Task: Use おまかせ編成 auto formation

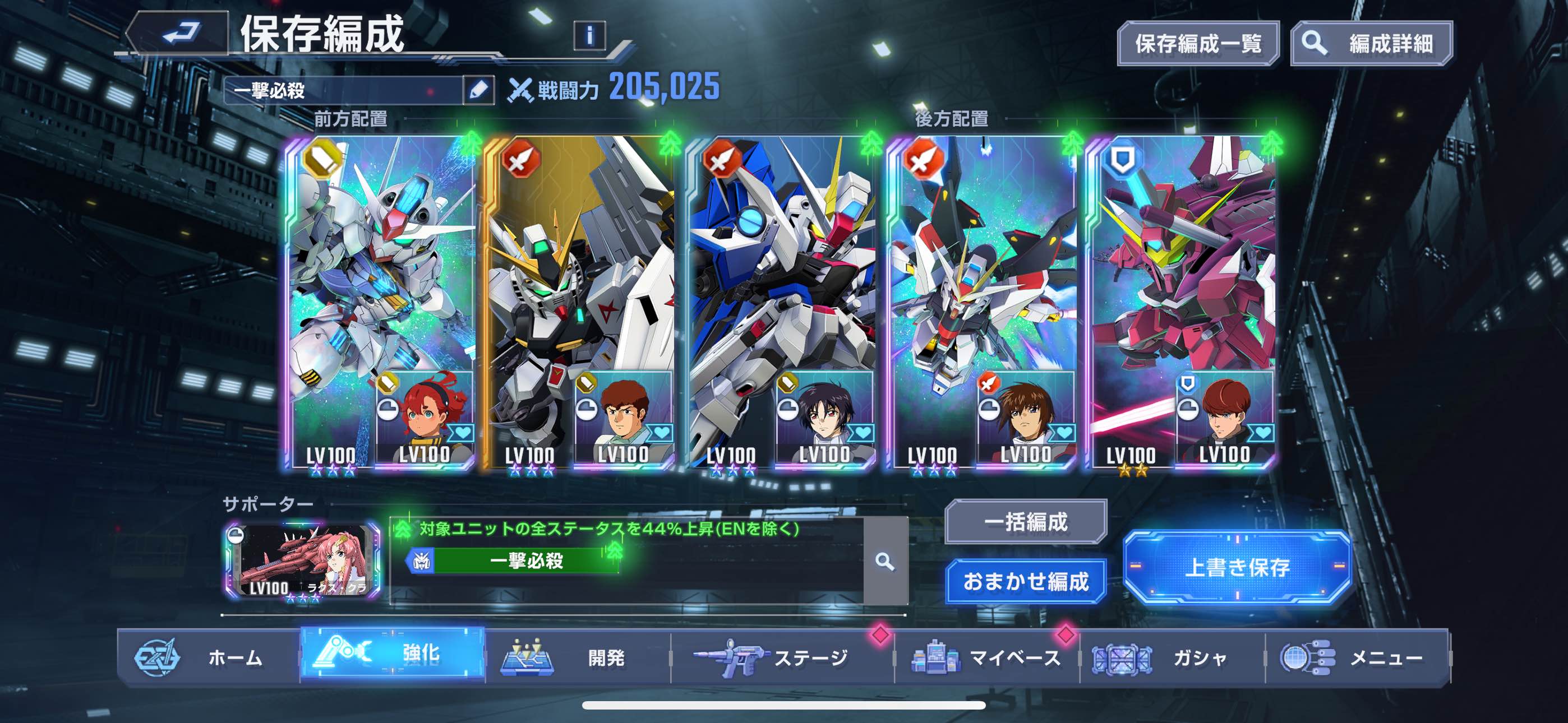Action: pyautogui.click(x=1026, y=581)
